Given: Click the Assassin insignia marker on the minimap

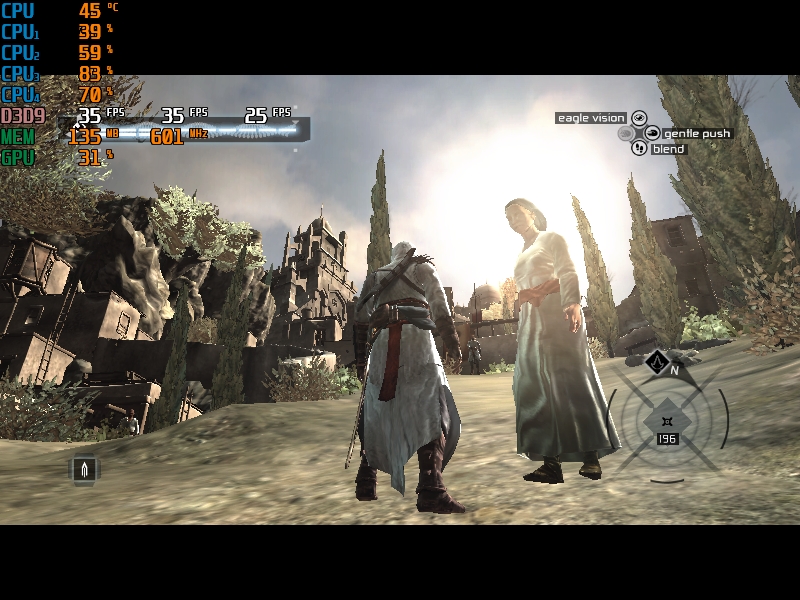Looking at the screenshot, I should (656, 362).
